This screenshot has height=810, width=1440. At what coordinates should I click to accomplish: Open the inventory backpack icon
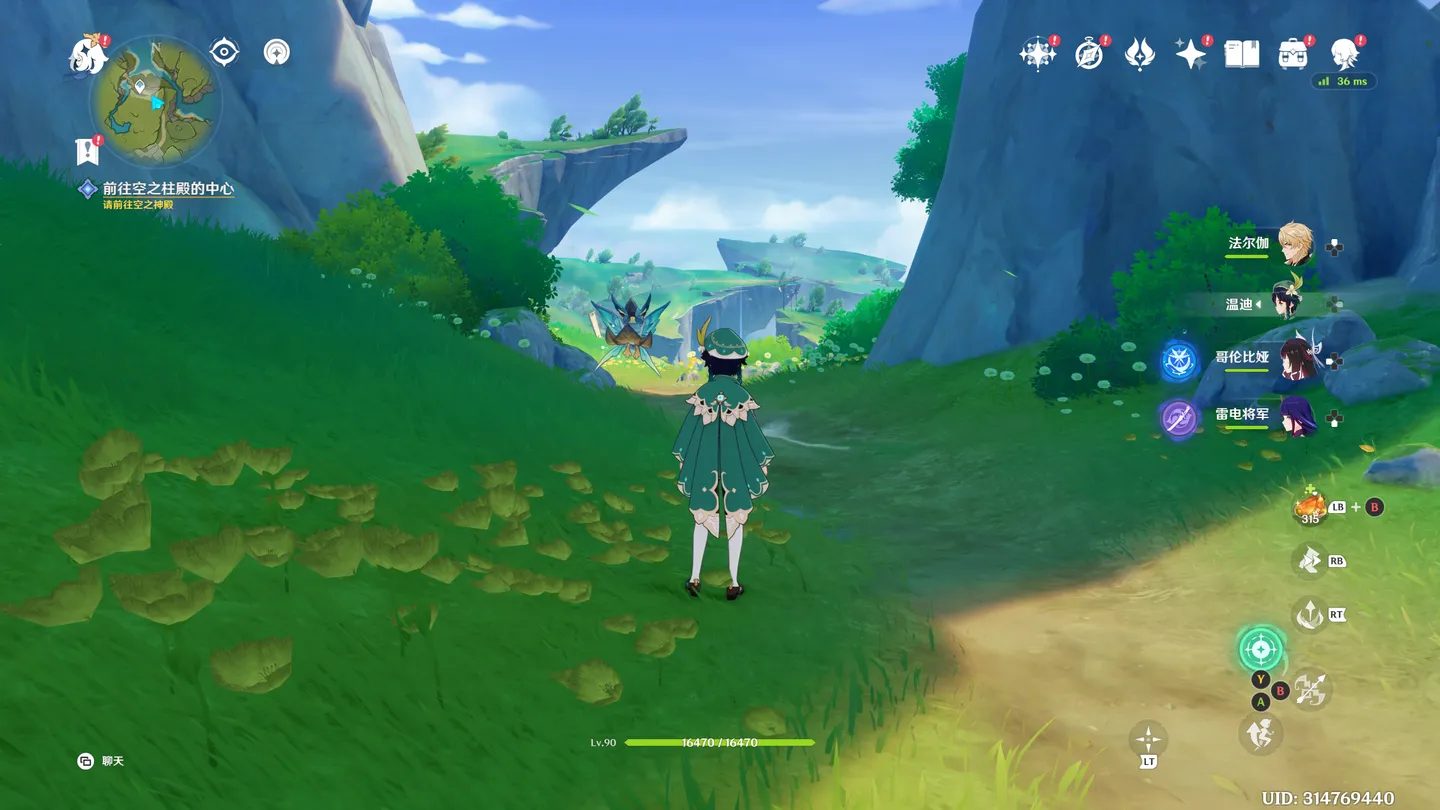[1293, 54]
